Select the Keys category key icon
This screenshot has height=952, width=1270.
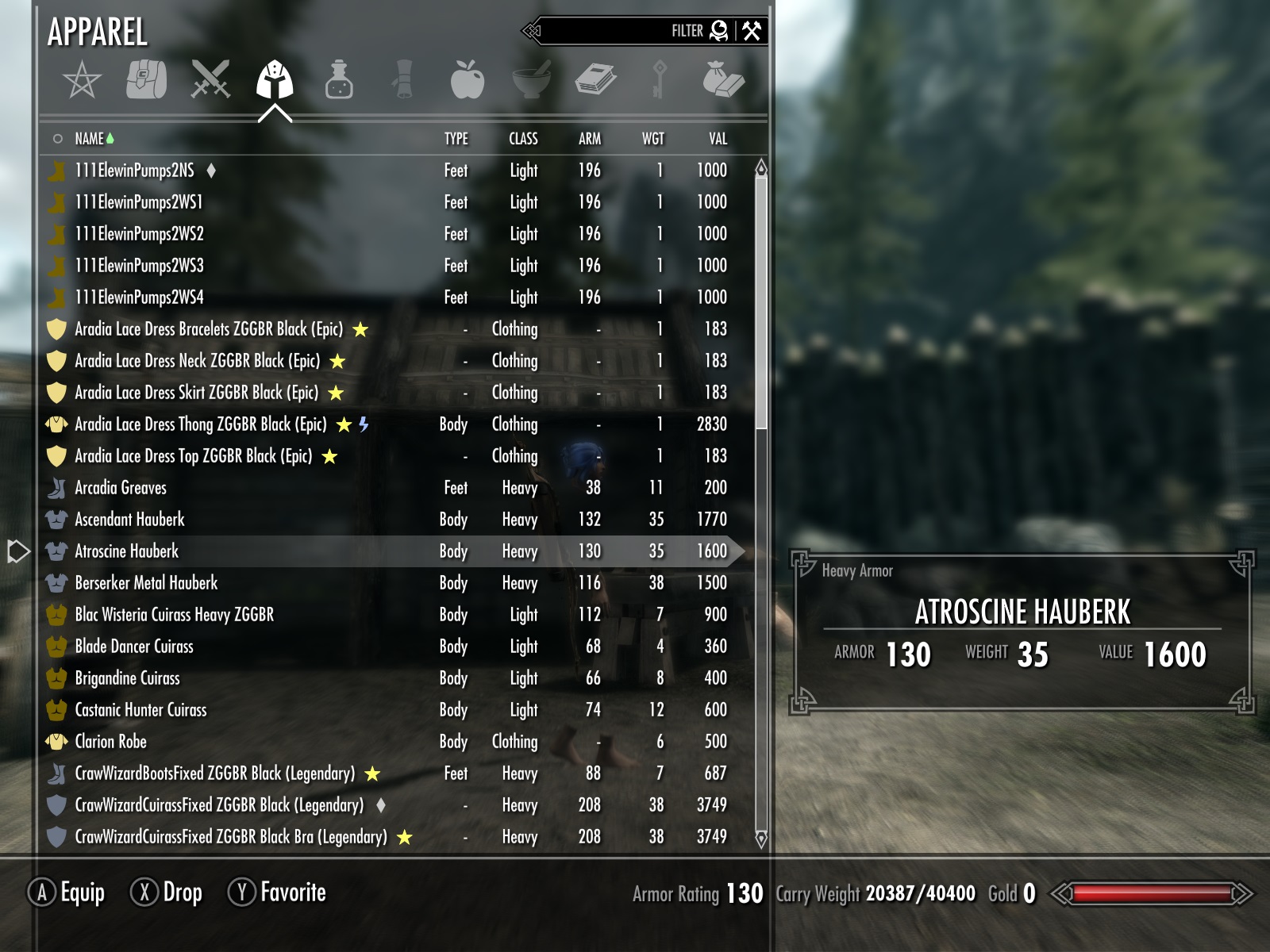pyautogui.click(x=660, y=79)
